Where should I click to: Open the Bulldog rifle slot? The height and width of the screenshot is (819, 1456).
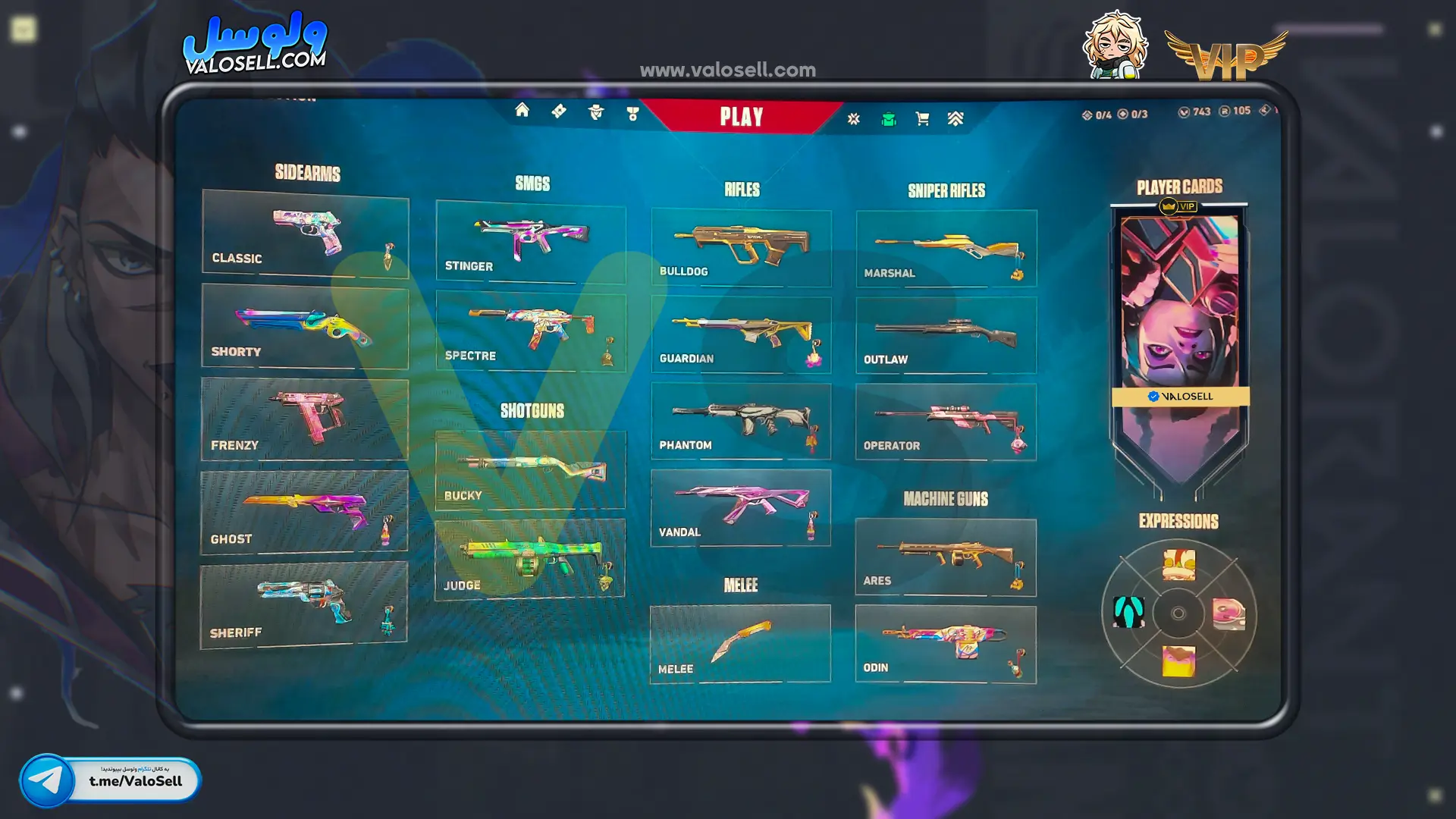741,248
